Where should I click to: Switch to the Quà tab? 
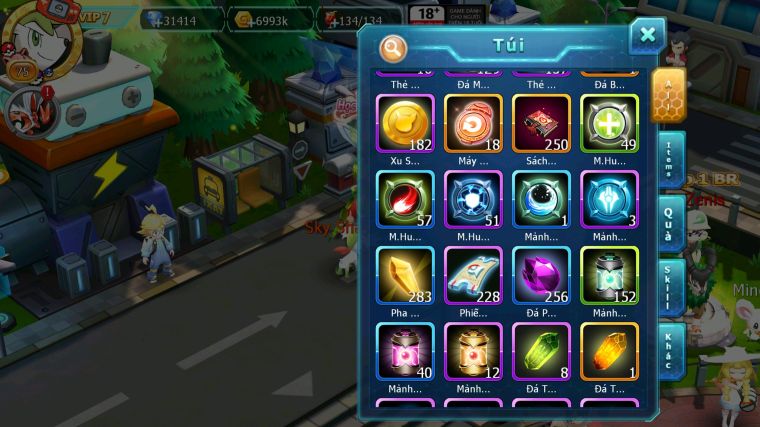point(669,223)
